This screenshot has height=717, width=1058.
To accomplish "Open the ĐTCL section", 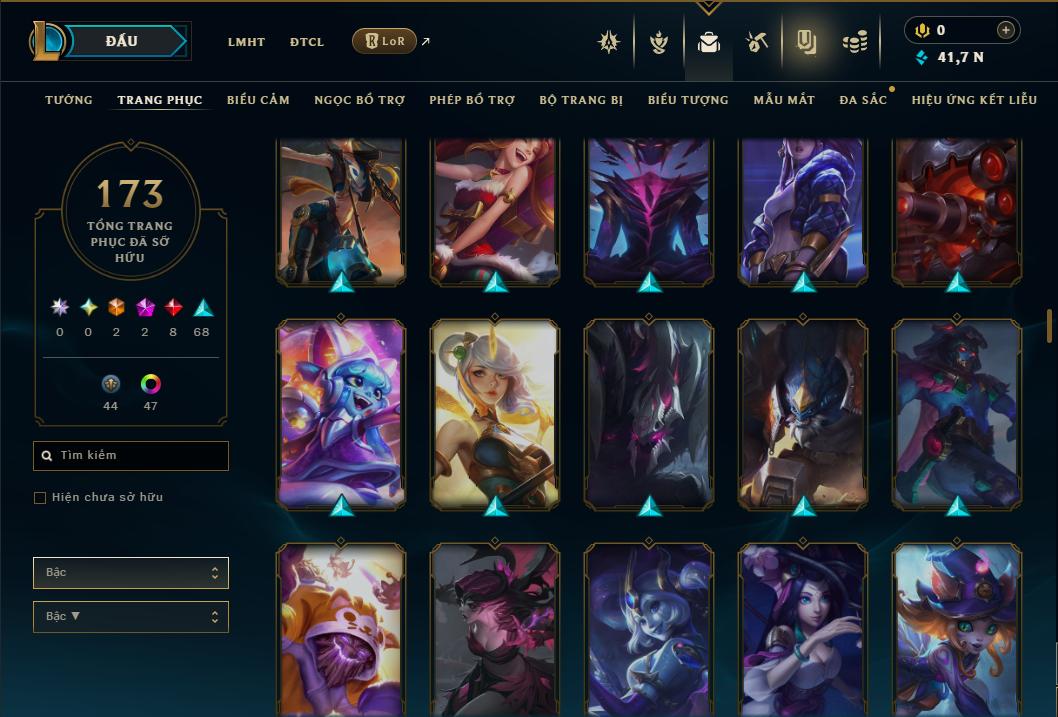I will point(307,42).
